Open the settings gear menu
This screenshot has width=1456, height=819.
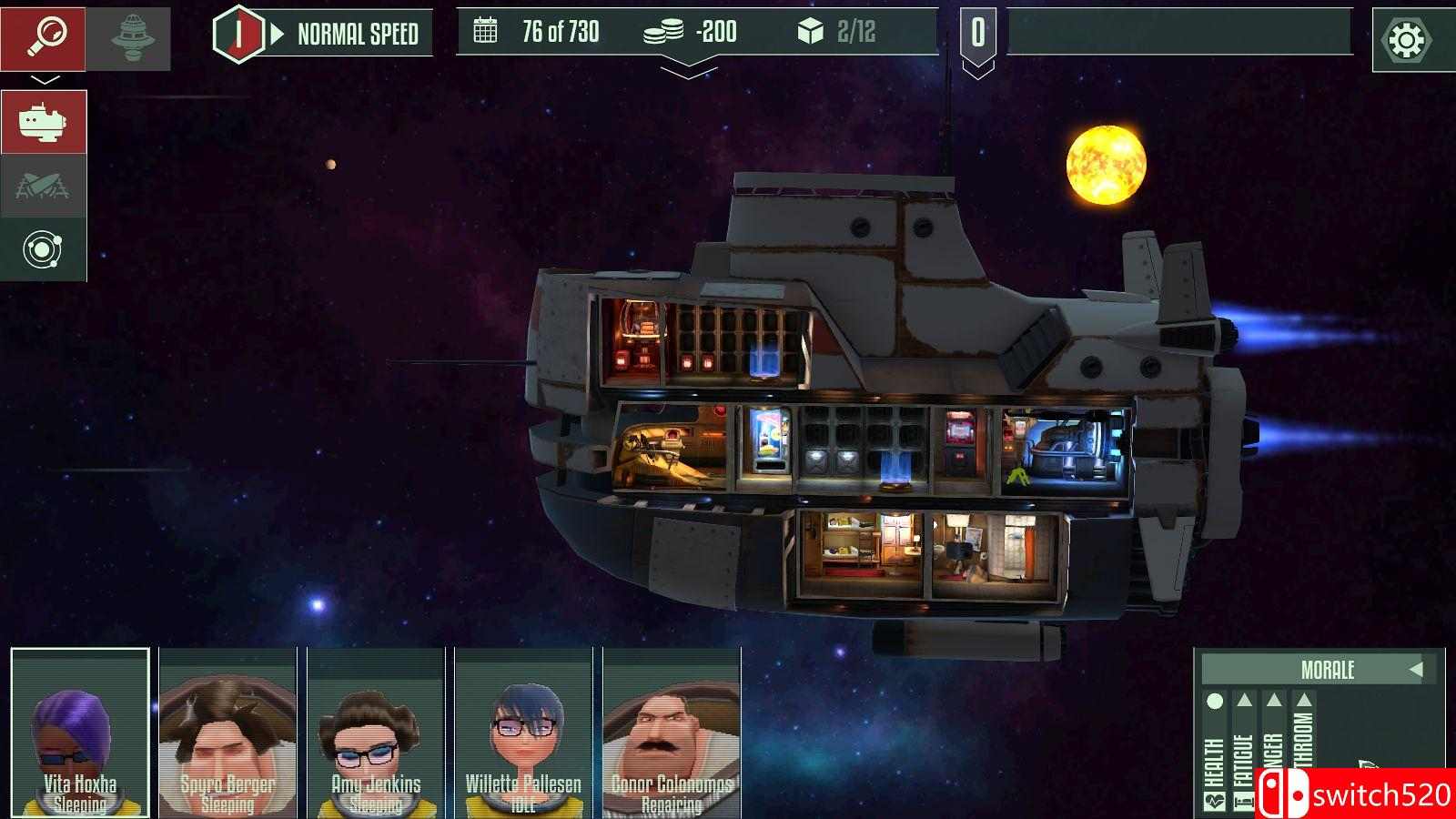pos(1406,40)
